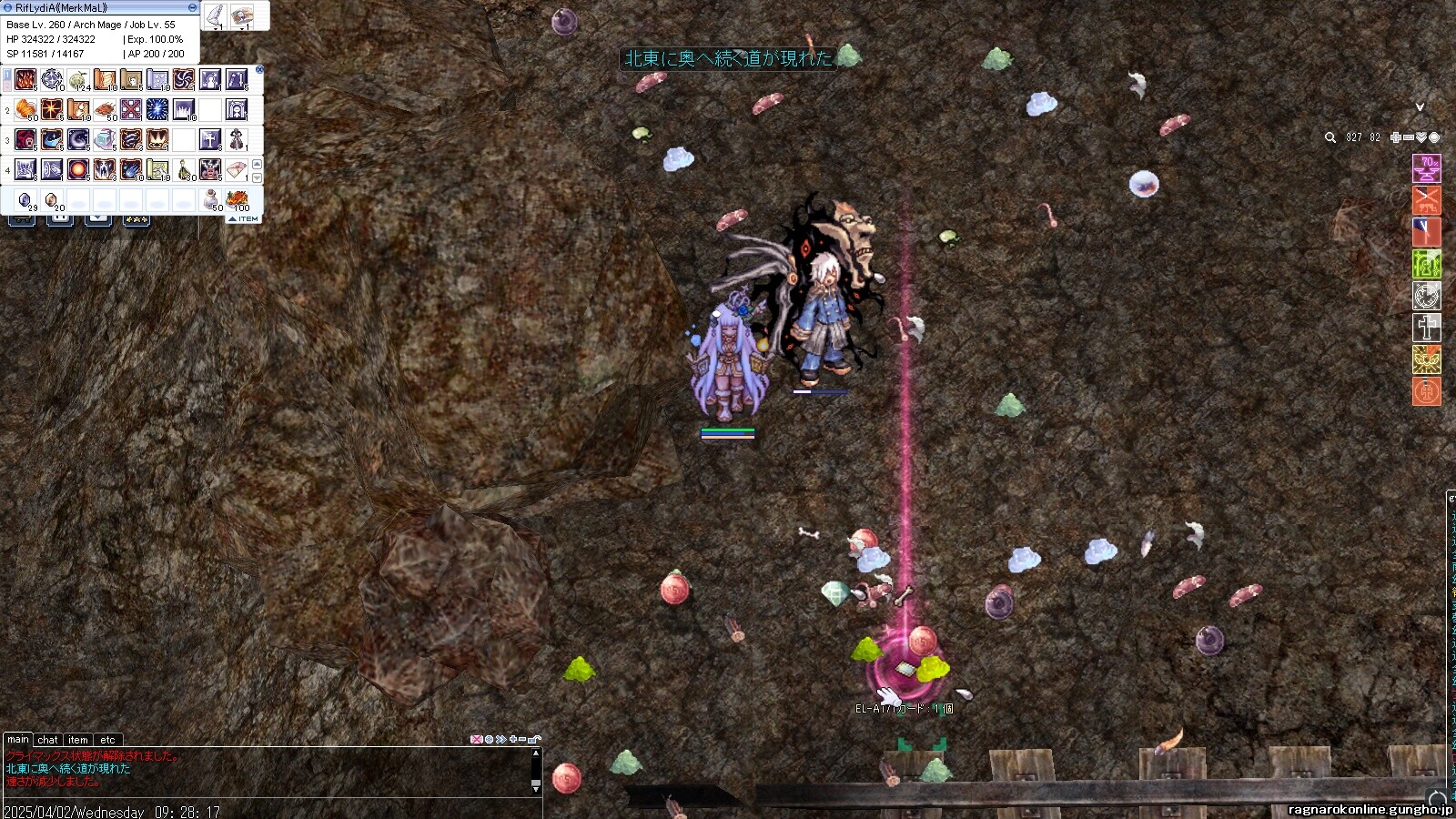Screen dimensions: 1456x819
Task: Use the roast turkey item with 100 stack
Action: pyautogui.click(x=238, y=199)
